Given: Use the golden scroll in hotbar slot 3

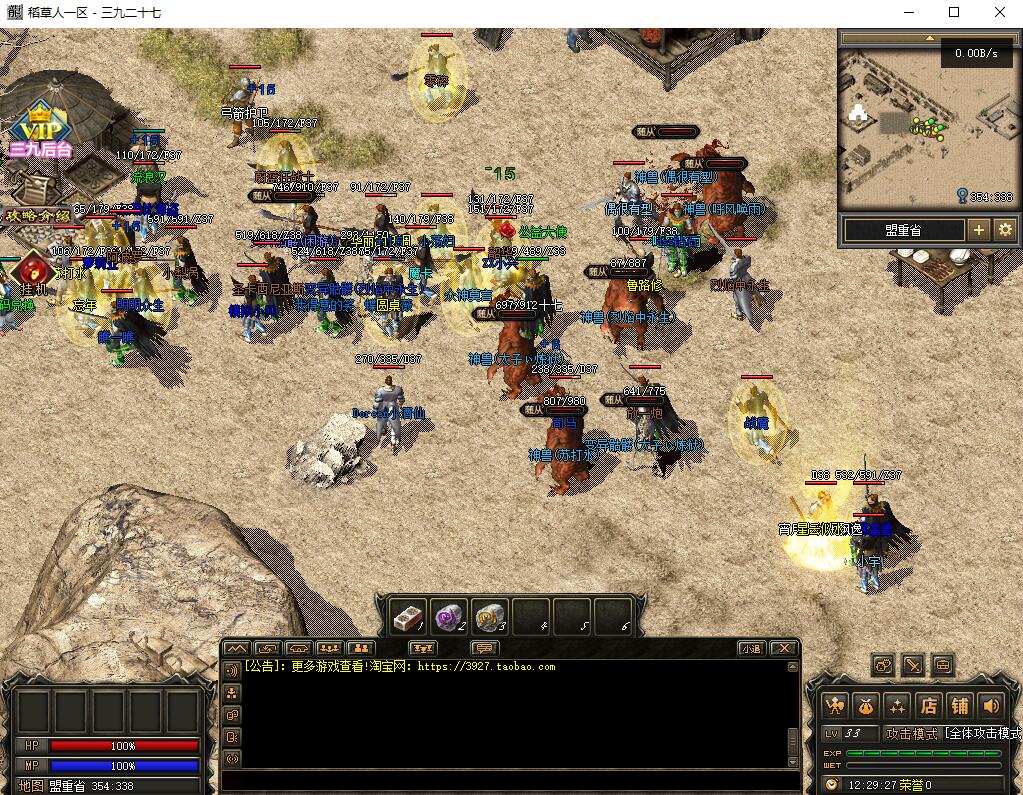Looking at the screenshot, I should pos(490,618).
